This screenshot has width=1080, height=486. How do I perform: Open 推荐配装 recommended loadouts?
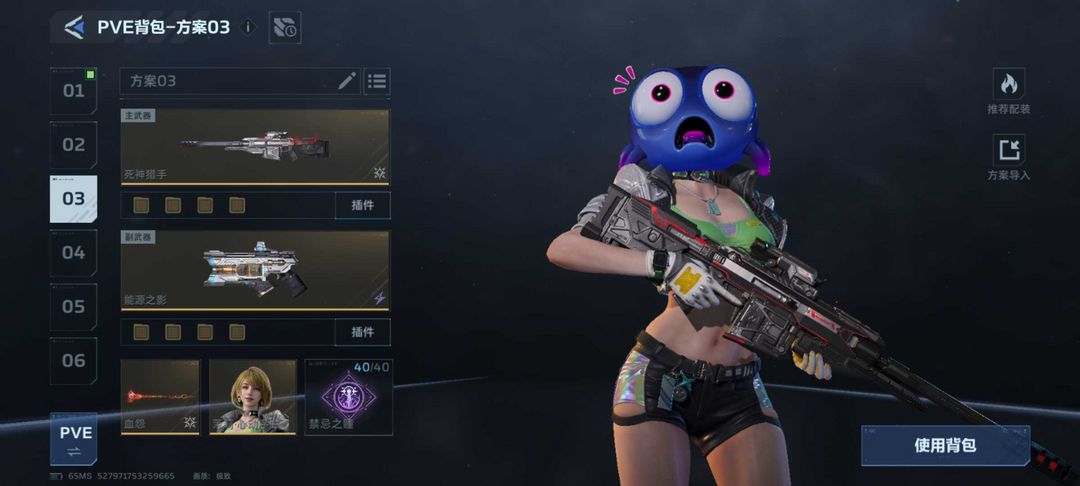1008,92
